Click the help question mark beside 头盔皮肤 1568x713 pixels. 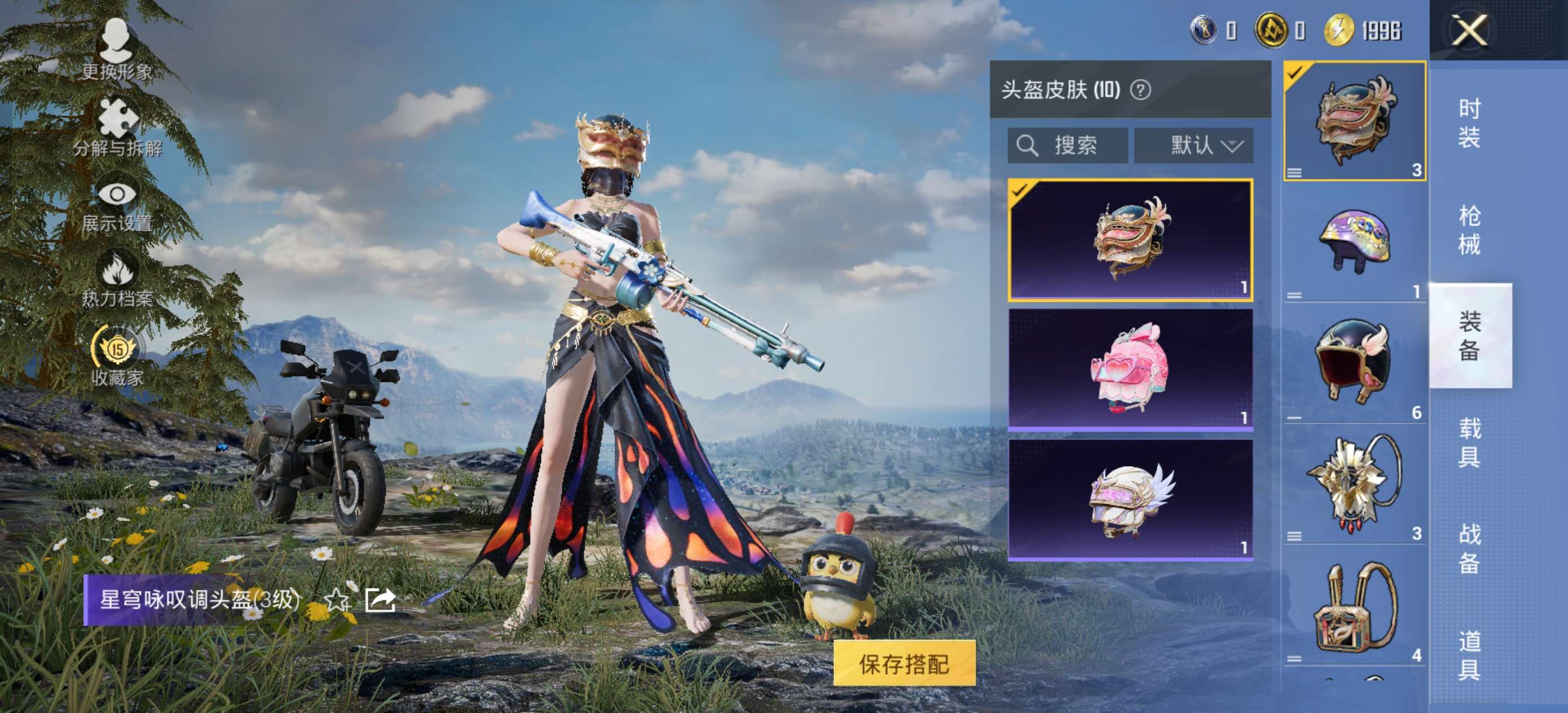1140,90
